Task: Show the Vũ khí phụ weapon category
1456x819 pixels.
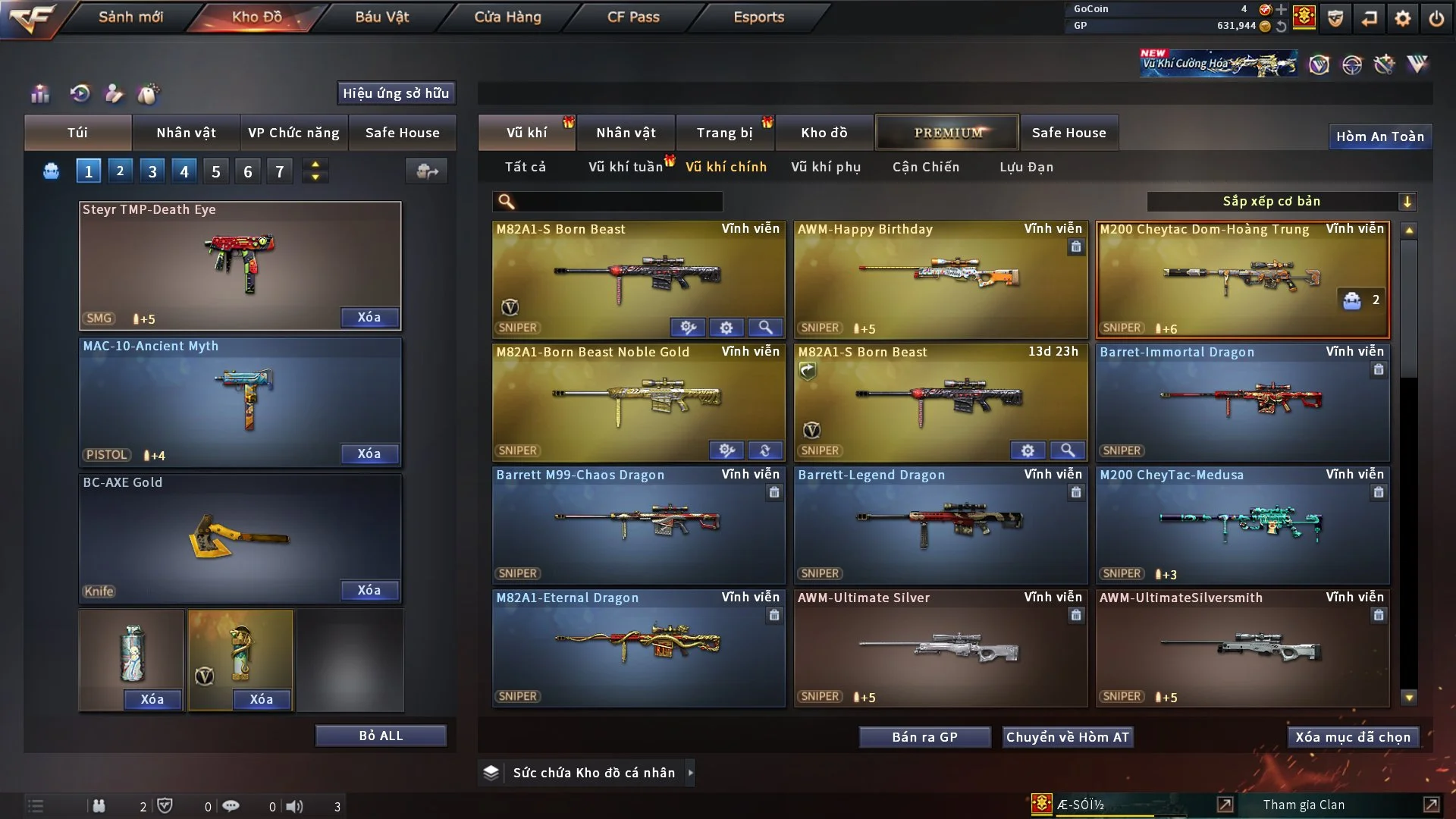Action: tap(825, 167)
